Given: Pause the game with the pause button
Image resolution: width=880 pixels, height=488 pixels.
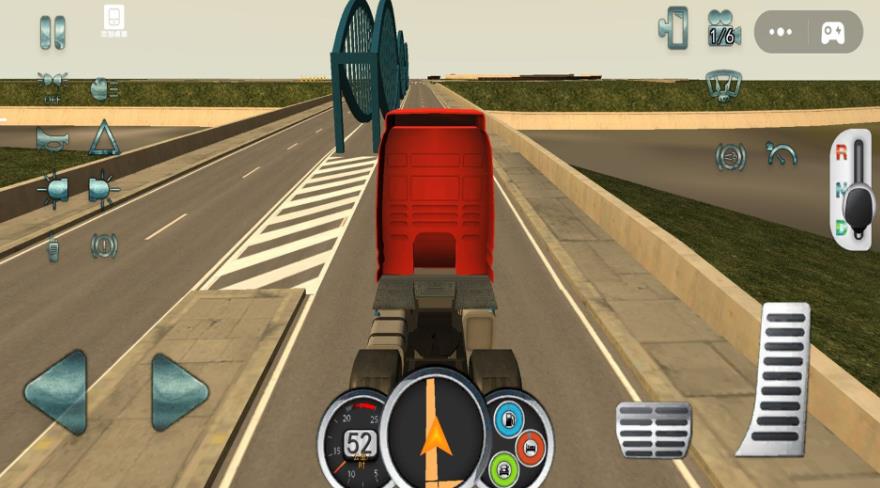Looking at the screenshot, I should (x=52, y=32).
